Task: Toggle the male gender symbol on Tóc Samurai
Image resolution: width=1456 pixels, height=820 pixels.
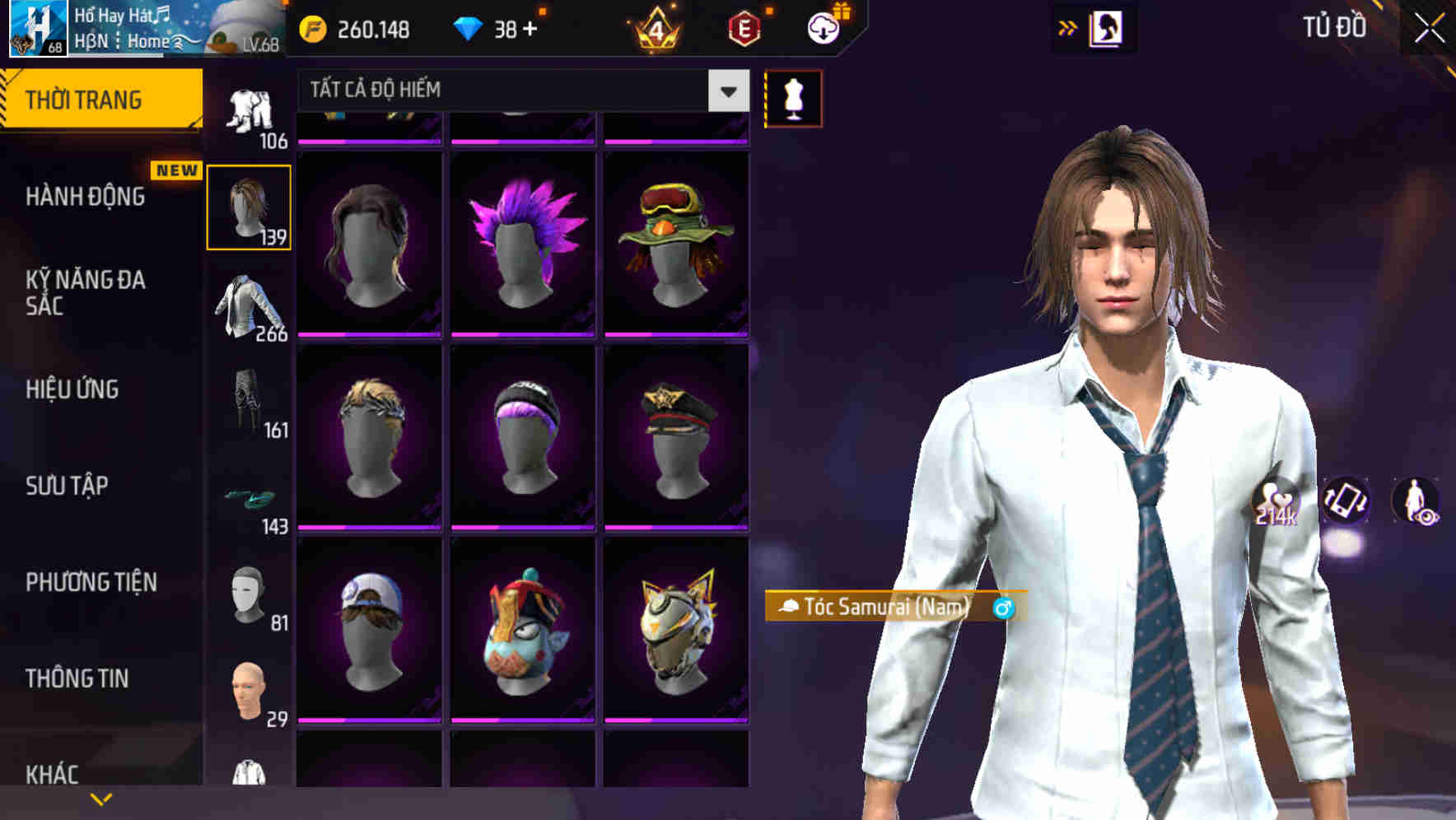Action: (1002, 609)
